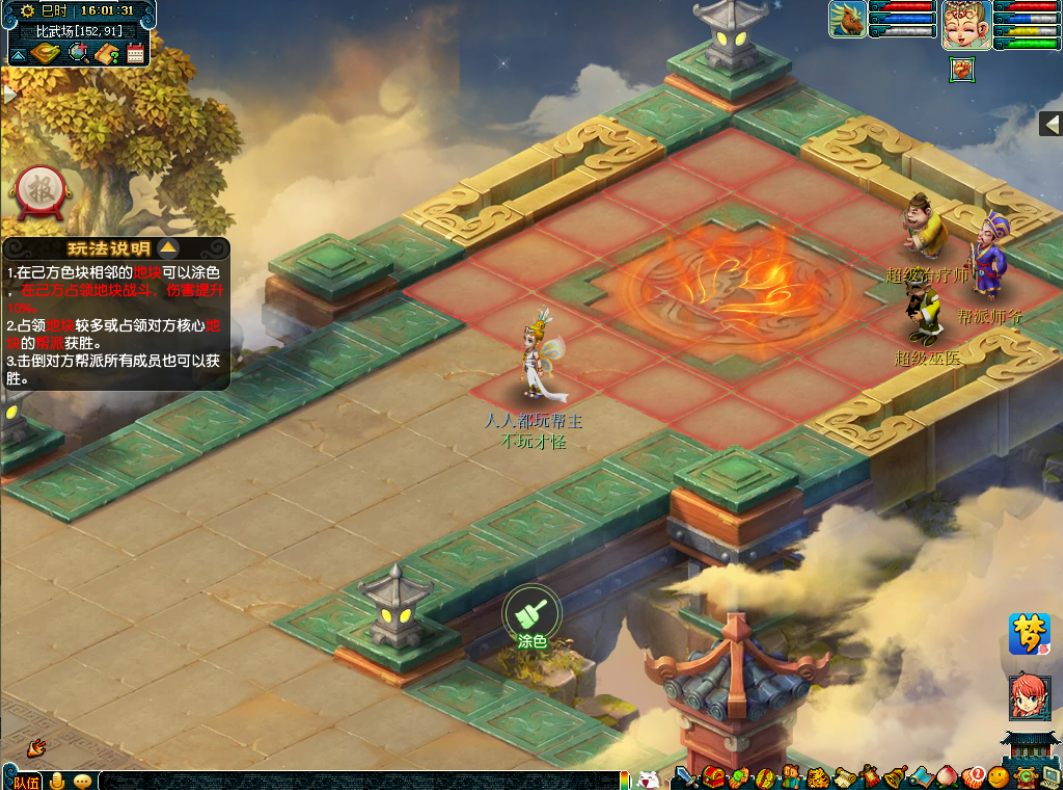Open the calendar activities icon
This screenshot has width=1063, height=790.
pos(135,53)
